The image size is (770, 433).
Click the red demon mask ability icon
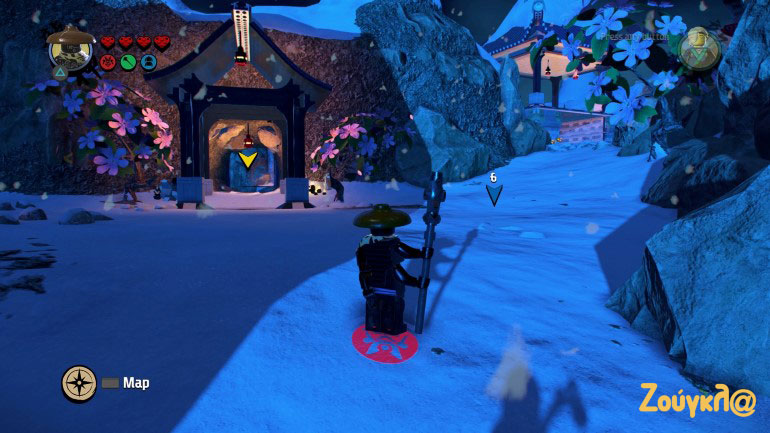(x=108, y=62)
